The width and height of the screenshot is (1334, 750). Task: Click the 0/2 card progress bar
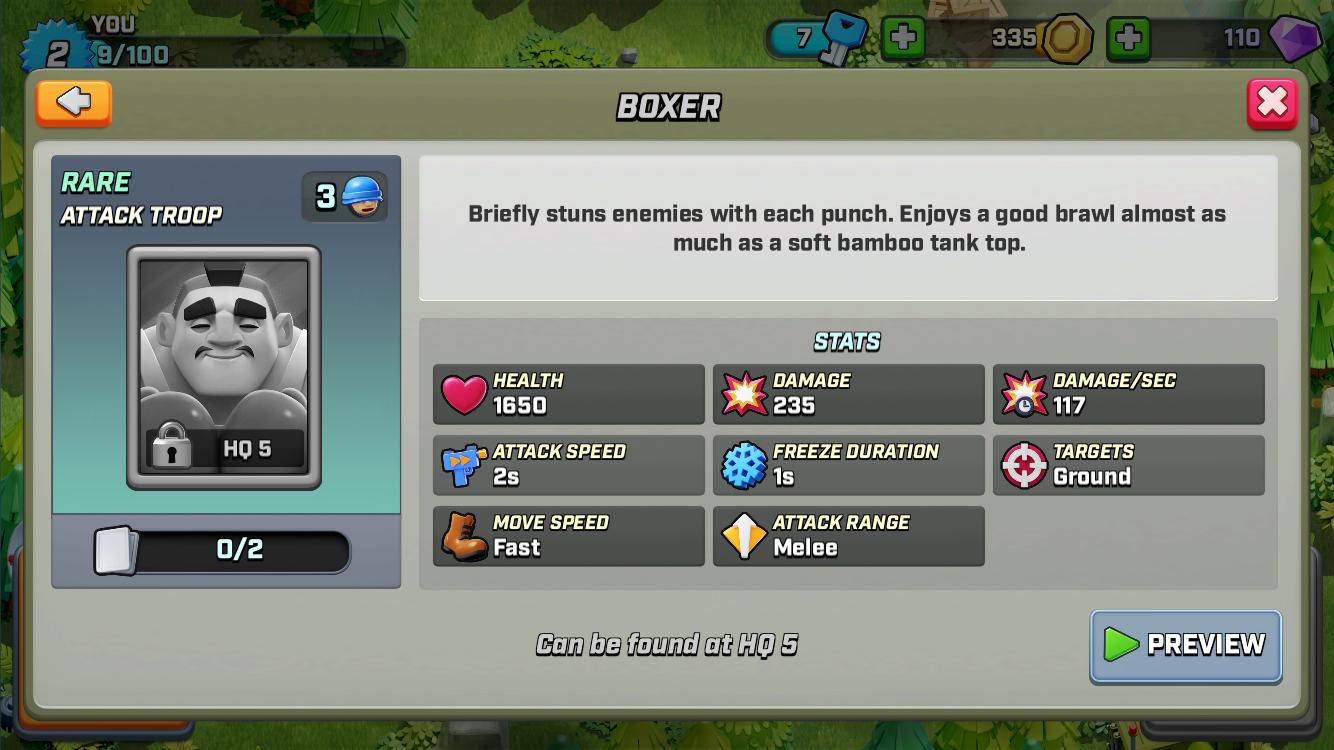(x=225, y=551)
